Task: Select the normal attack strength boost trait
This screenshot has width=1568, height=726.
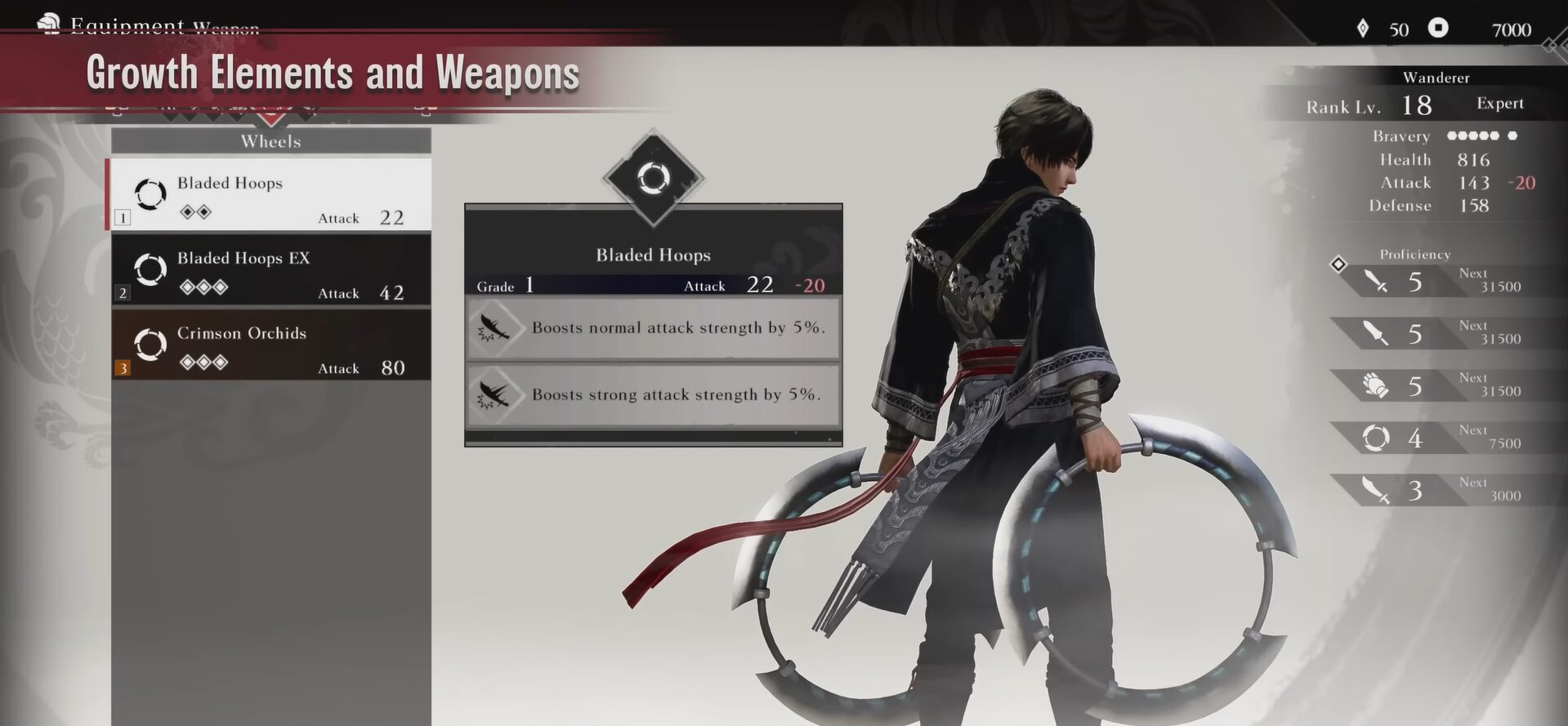Action: [653, 327]
